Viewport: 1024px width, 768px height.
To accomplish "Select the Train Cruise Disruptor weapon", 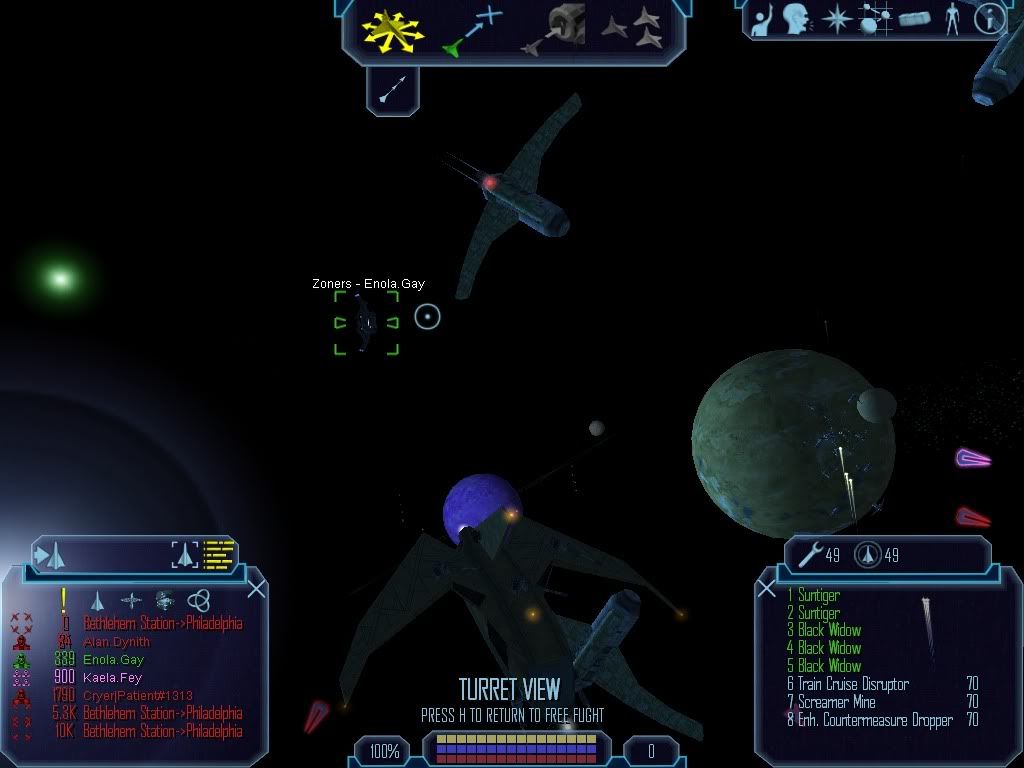I will (853, 684).
